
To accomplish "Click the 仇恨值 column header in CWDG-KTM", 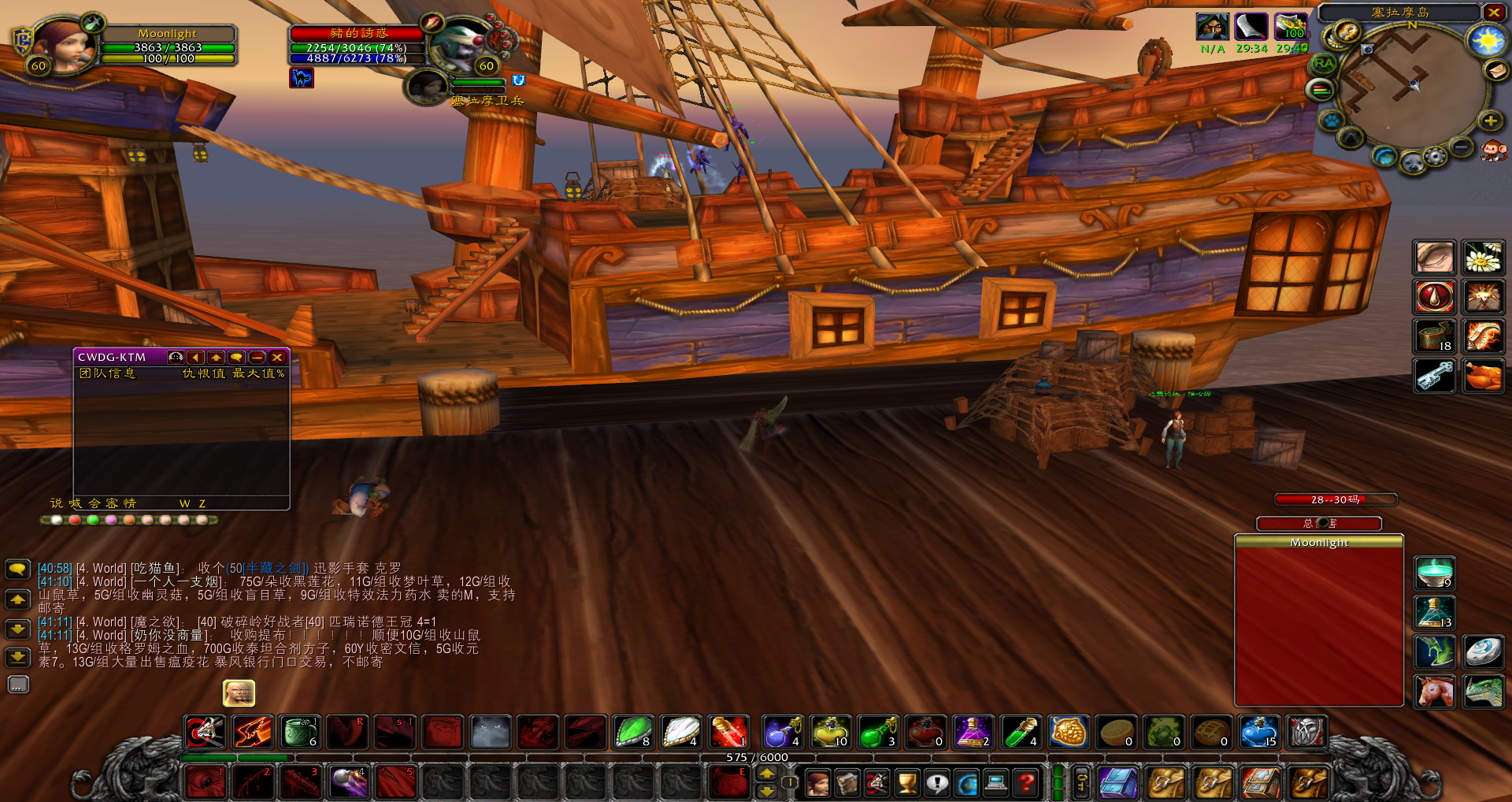I will (x=204, y=373).
